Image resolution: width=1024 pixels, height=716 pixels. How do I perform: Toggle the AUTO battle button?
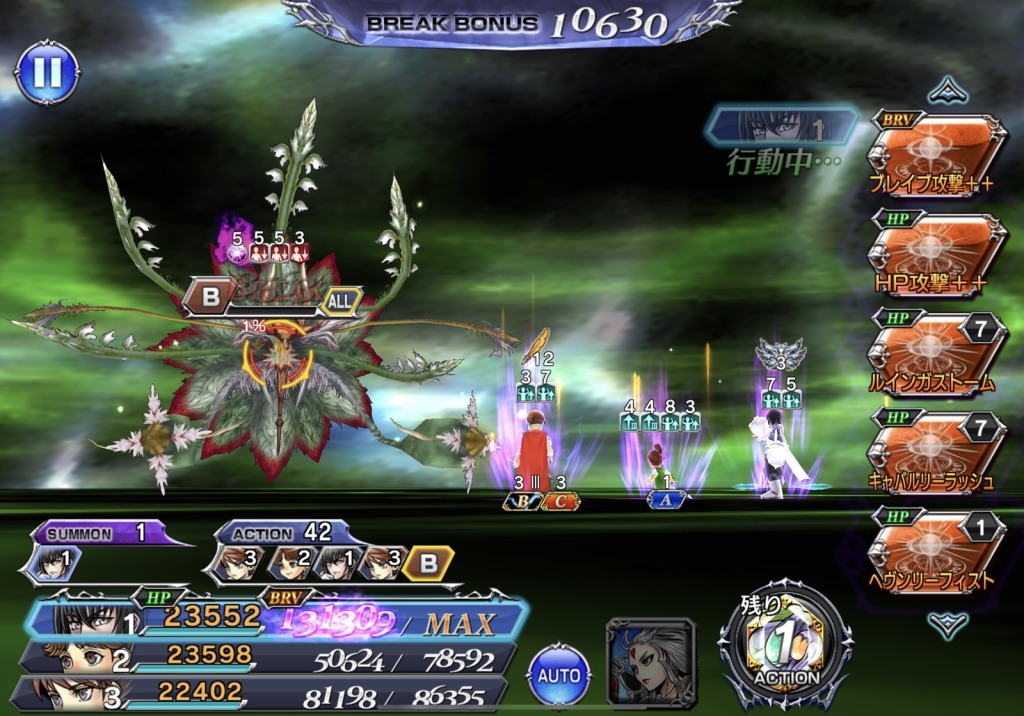tap(559, 675)
